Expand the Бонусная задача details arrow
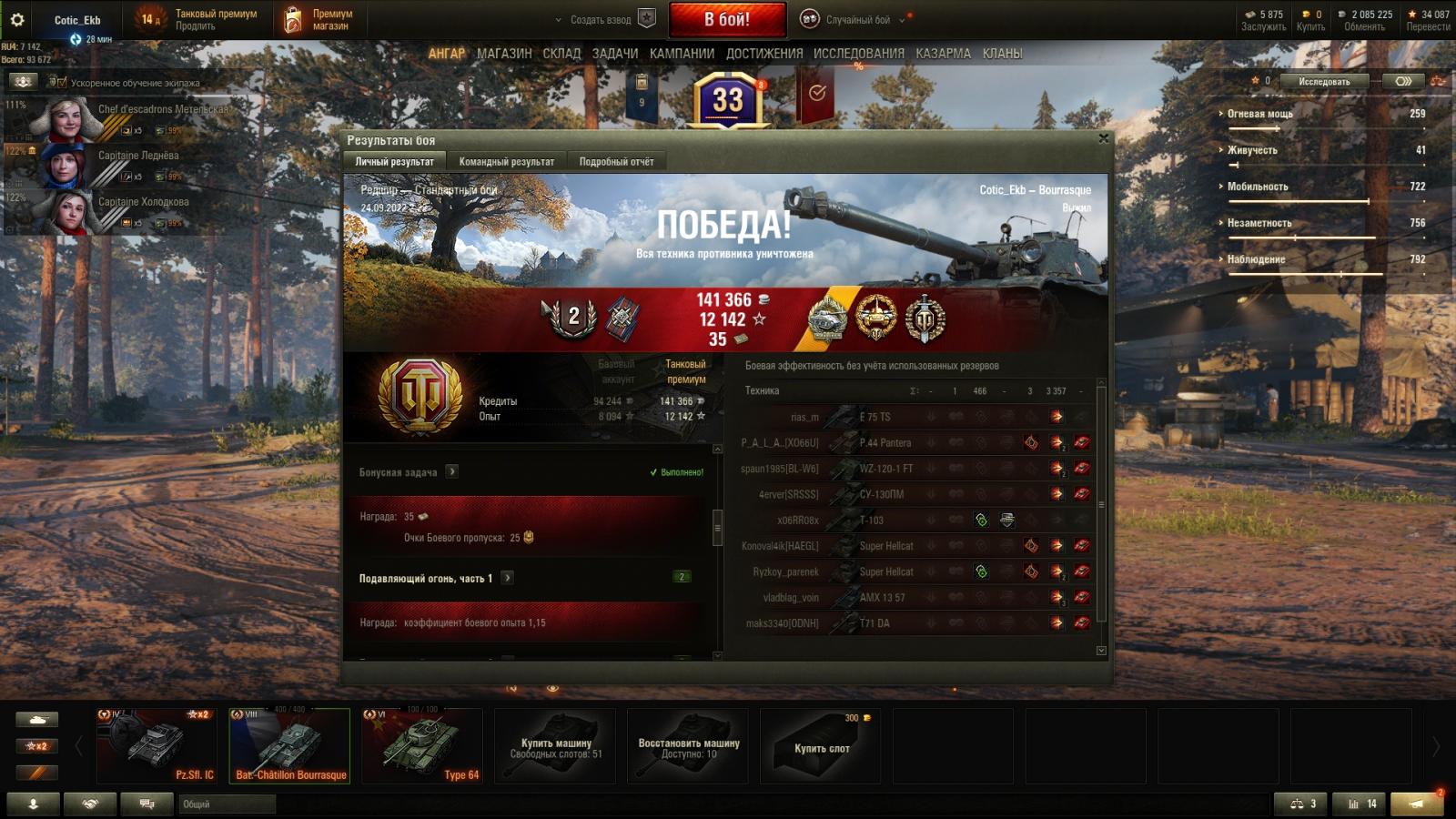This screenshot has height=819, width=1456. [x=452, y=471]
